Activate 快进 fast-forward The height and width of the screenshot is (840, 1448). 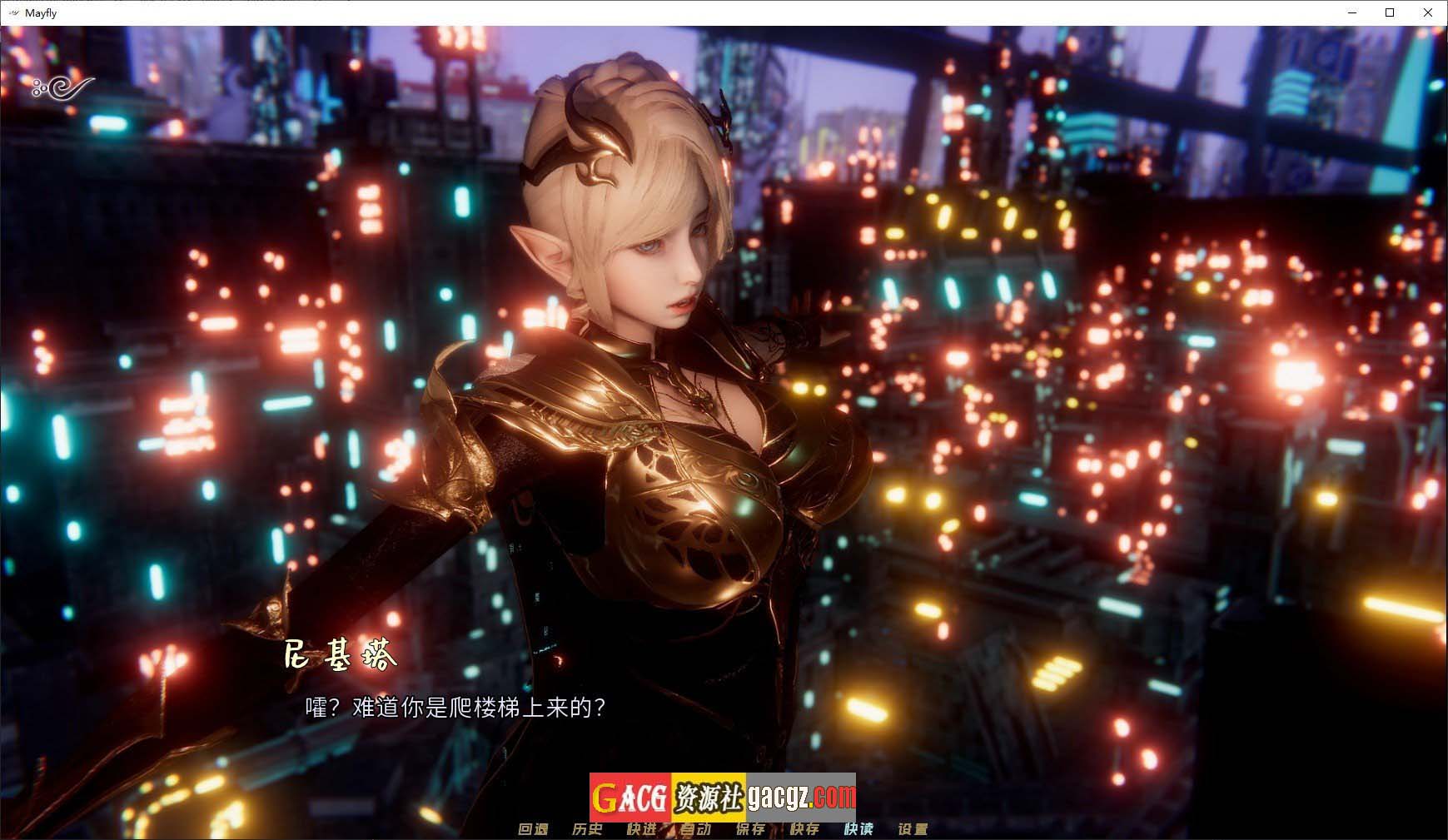[642, 829]
